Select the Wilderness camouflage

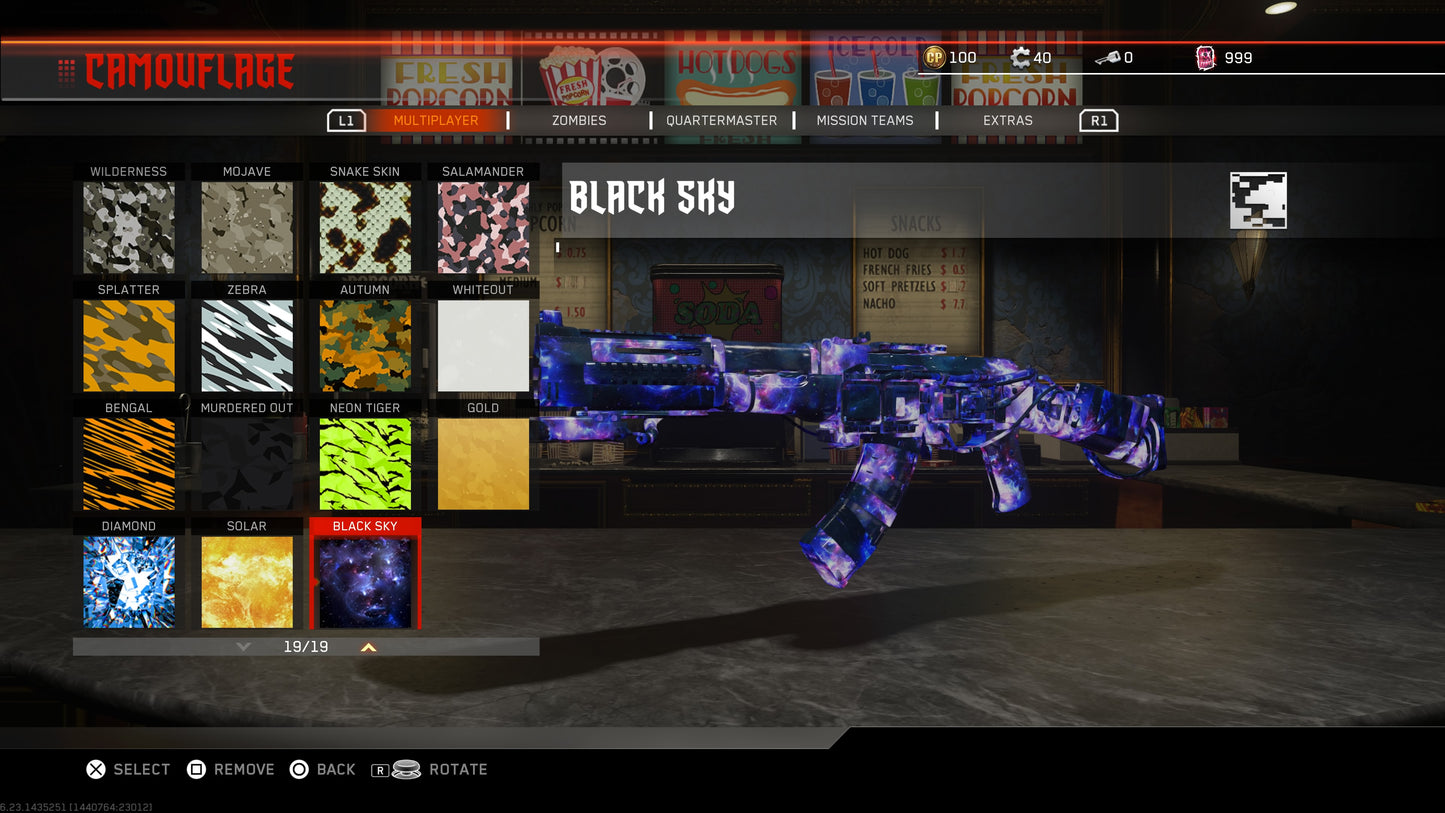pyautogui.click(x=129, y=227)
